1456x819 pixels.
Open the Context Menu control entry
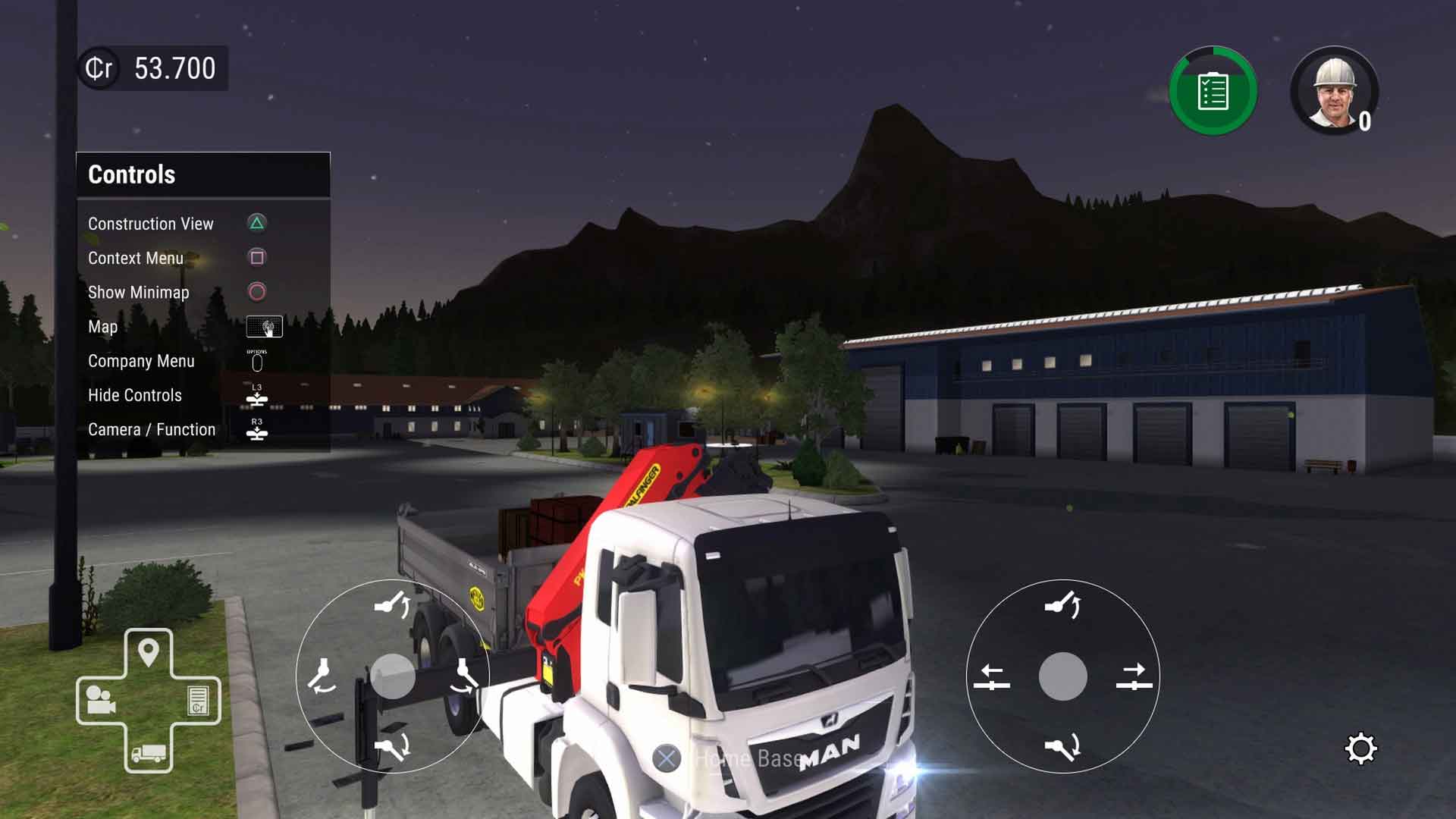click(x=136, y=258)
